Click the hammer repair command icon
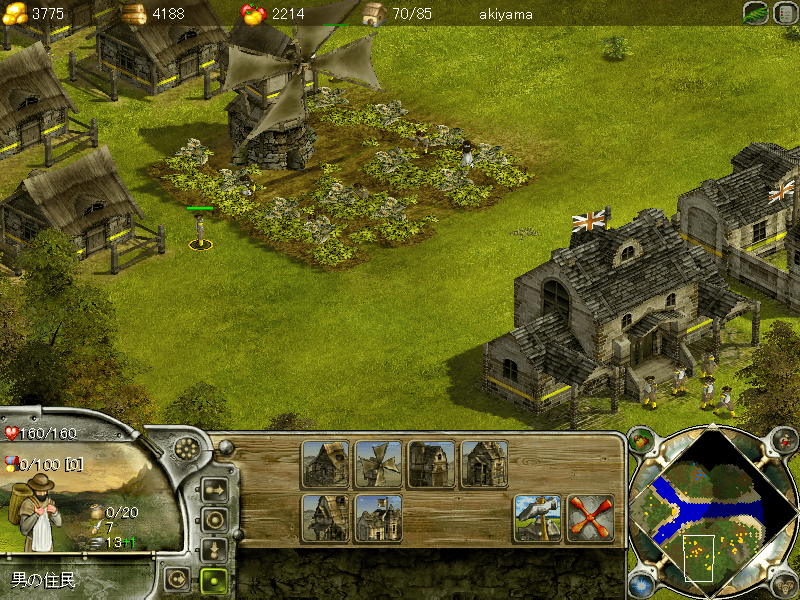The width and height of the screenshot is (800, 600). pos(537,517)
